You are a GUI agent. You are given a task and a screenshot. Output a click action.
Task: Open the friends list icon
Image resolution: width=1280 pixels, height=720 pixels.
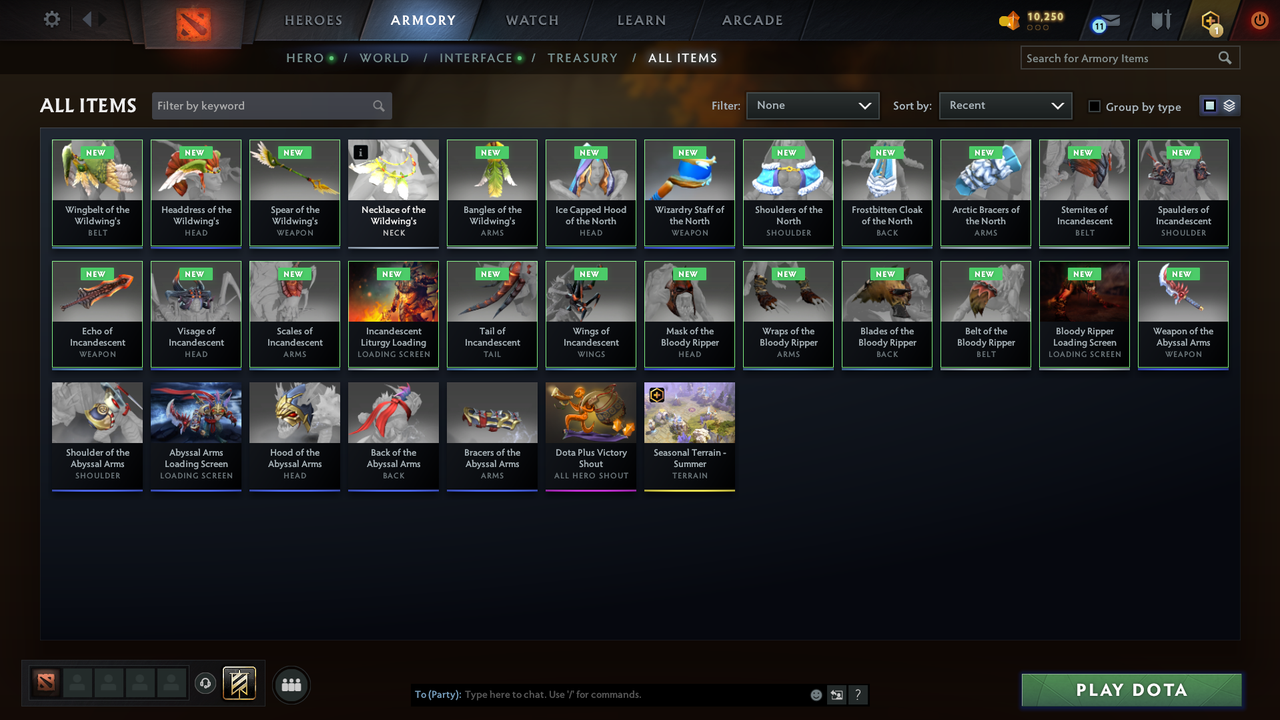291,685
